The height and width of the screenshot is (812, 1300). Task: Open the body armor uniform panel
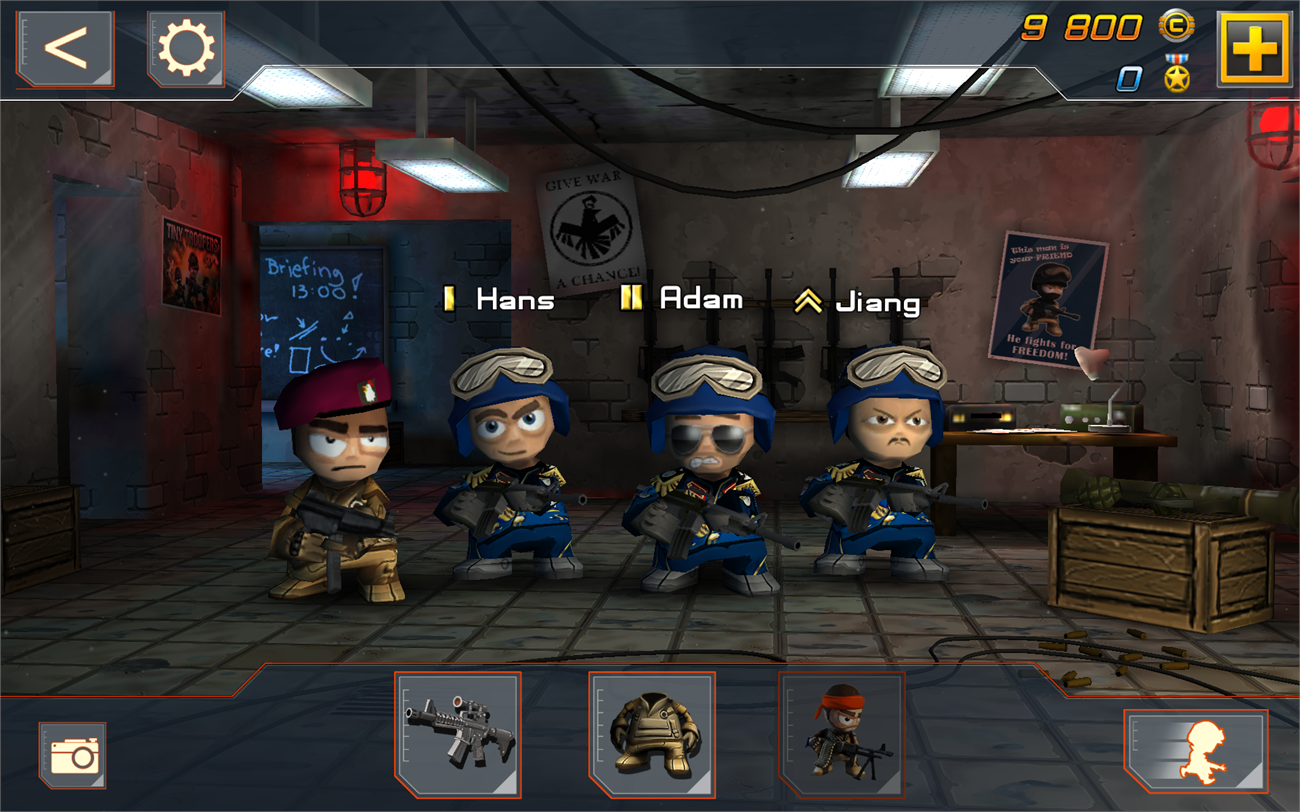tap(652, 734)
